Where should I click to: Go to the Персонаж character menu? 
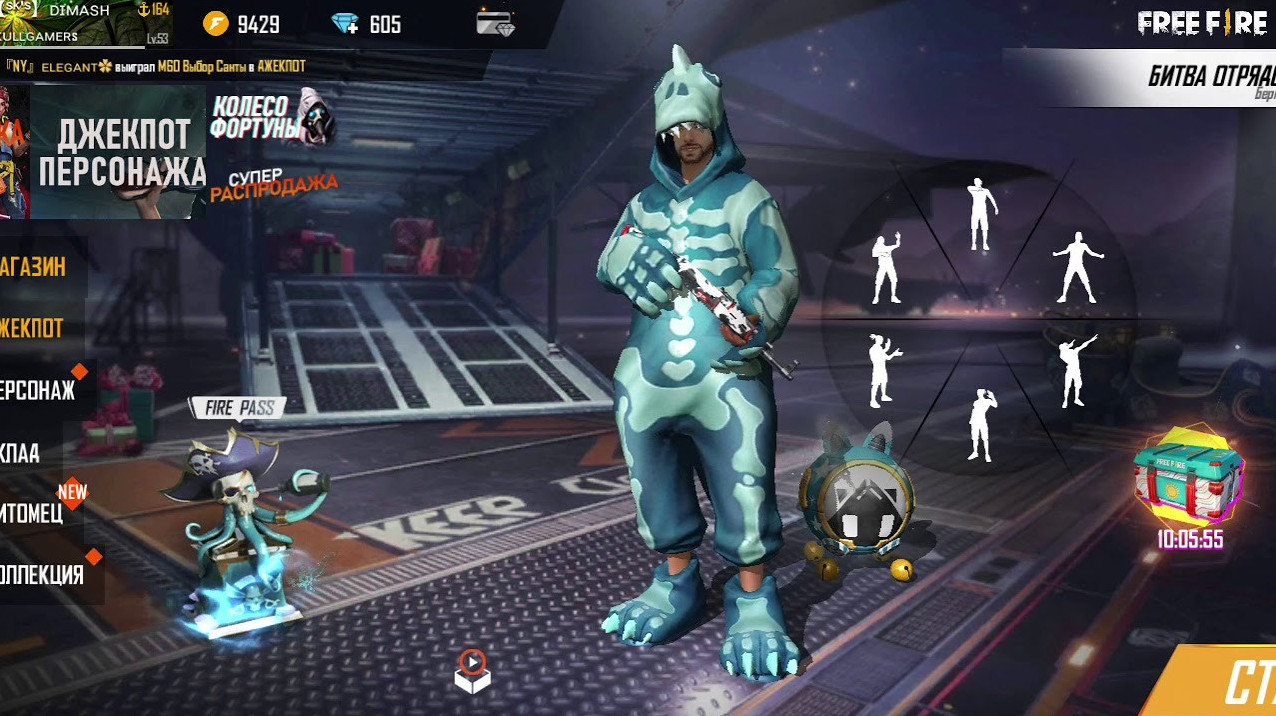pyautogui.click(x=38, y=391)
